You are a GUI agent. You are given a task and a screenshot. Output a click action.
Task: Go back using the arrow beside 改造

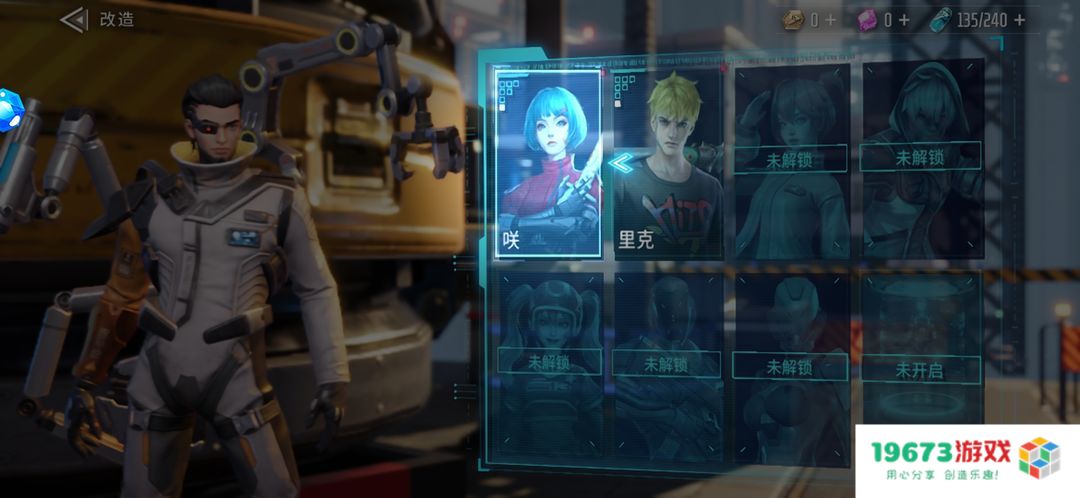(73, 19)
